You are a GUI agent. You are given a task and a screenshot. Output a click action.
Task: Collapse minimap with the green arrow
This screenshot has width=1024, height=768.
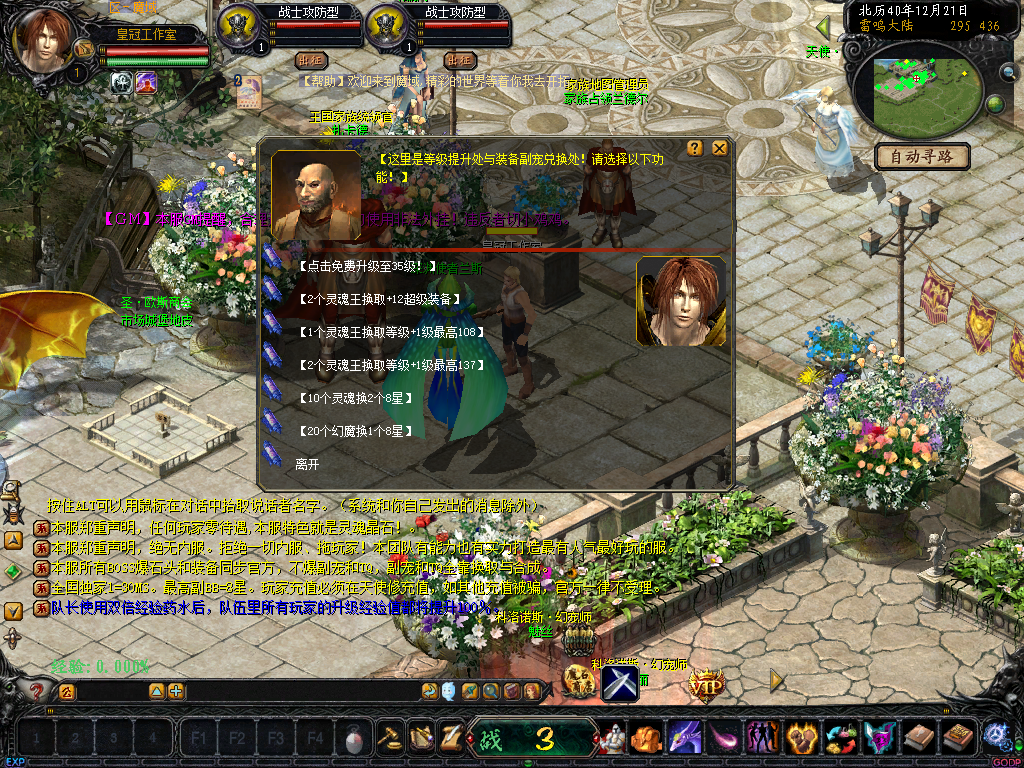point(823,27)
